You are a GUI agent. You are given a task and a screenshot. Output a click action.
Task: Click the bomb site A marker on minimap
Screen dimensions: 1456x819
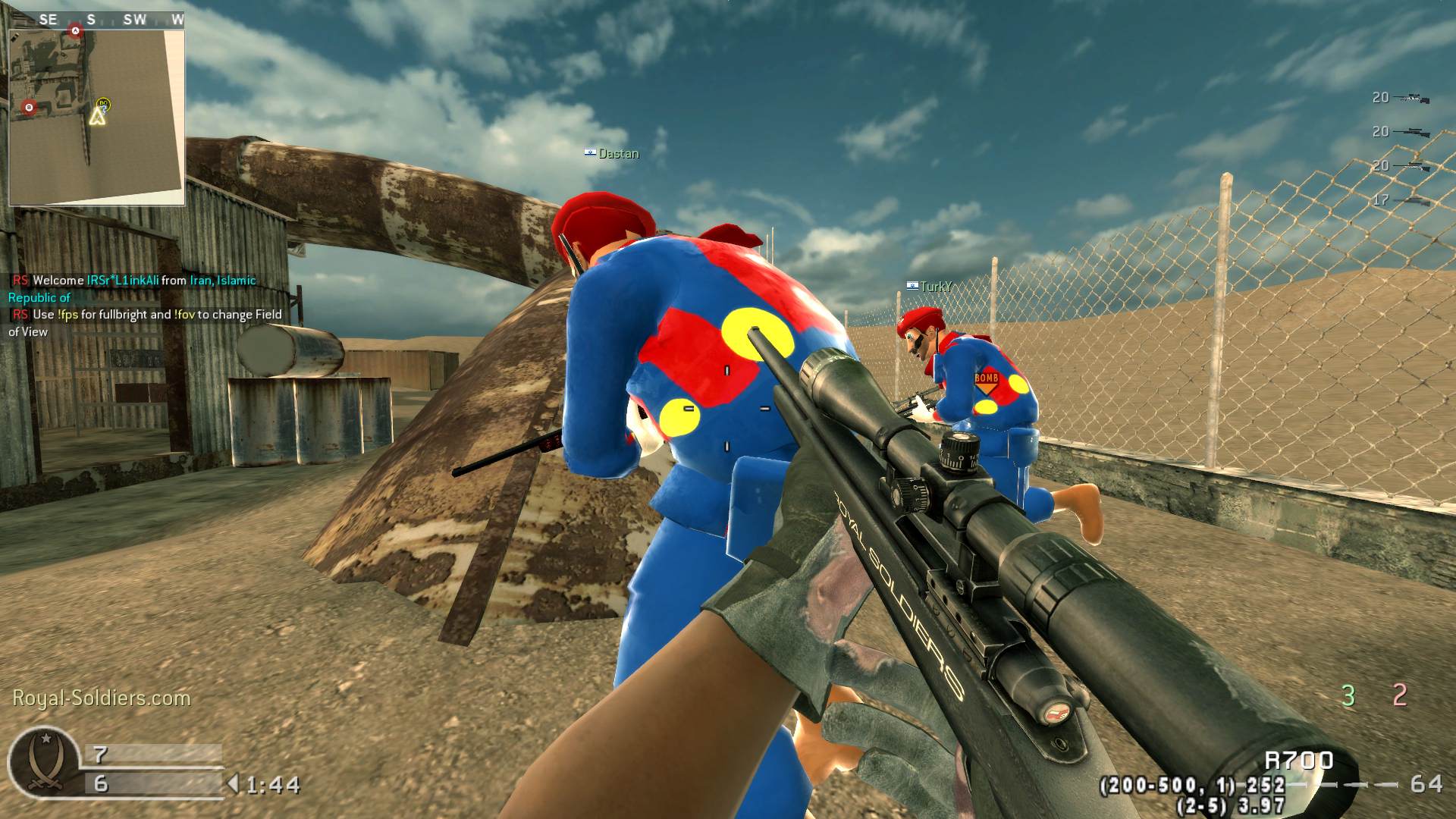[75, 31]
